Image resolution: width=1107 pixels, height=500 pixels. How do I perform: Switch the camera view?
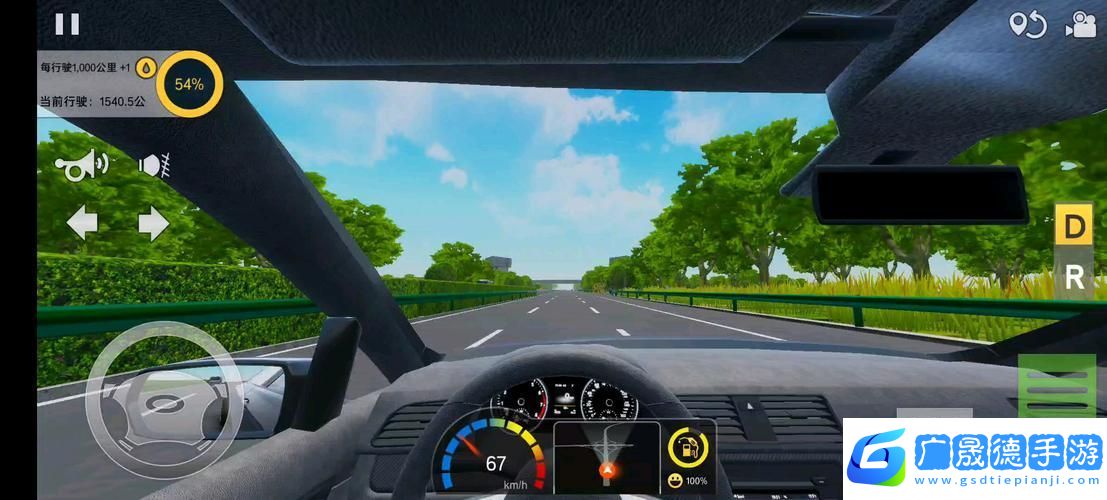[x=1080, y=24]
